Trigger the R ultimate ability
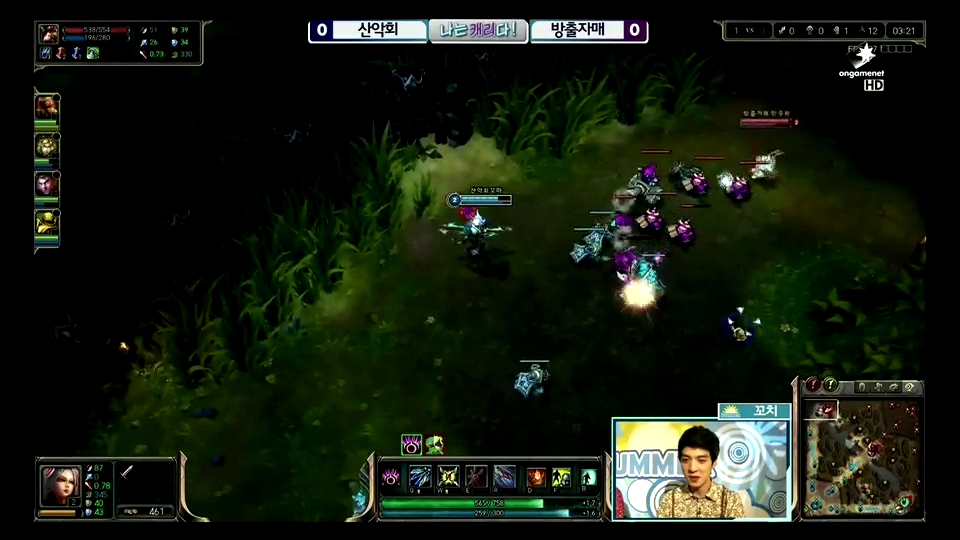Image resolution: width=960 pixels, height=540 pixels. [504, 477]
